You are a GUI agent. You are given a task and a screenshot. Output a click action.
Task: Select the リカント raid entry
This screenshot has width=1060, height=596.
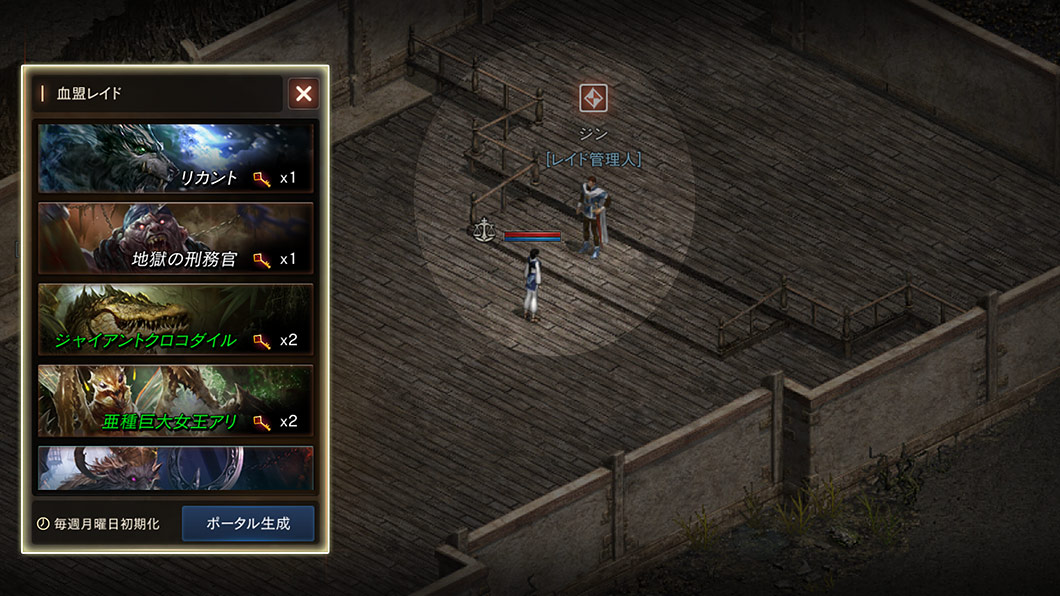175,158
